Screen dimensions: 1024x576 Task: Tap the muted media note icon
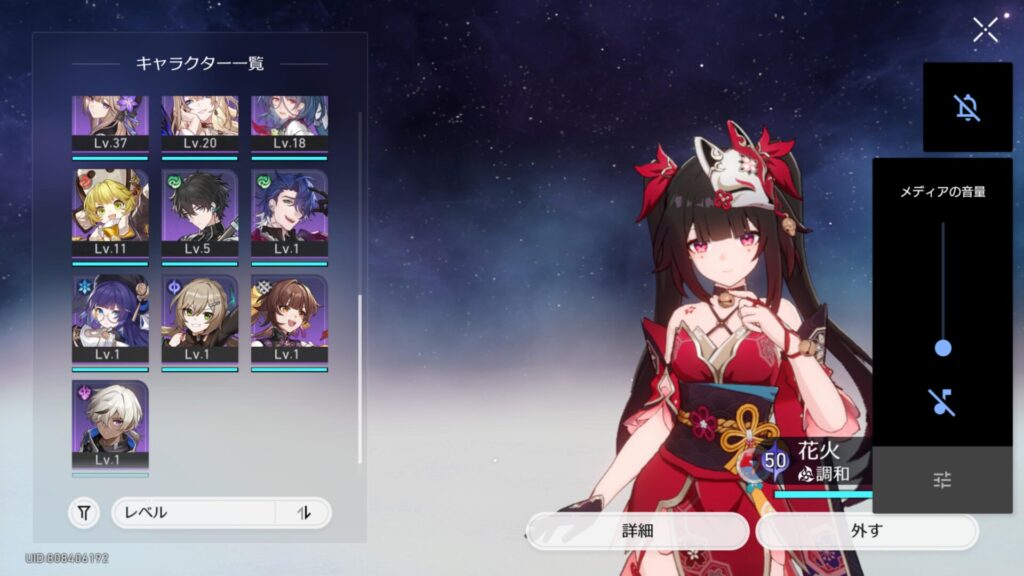click(x=942, y=402)
